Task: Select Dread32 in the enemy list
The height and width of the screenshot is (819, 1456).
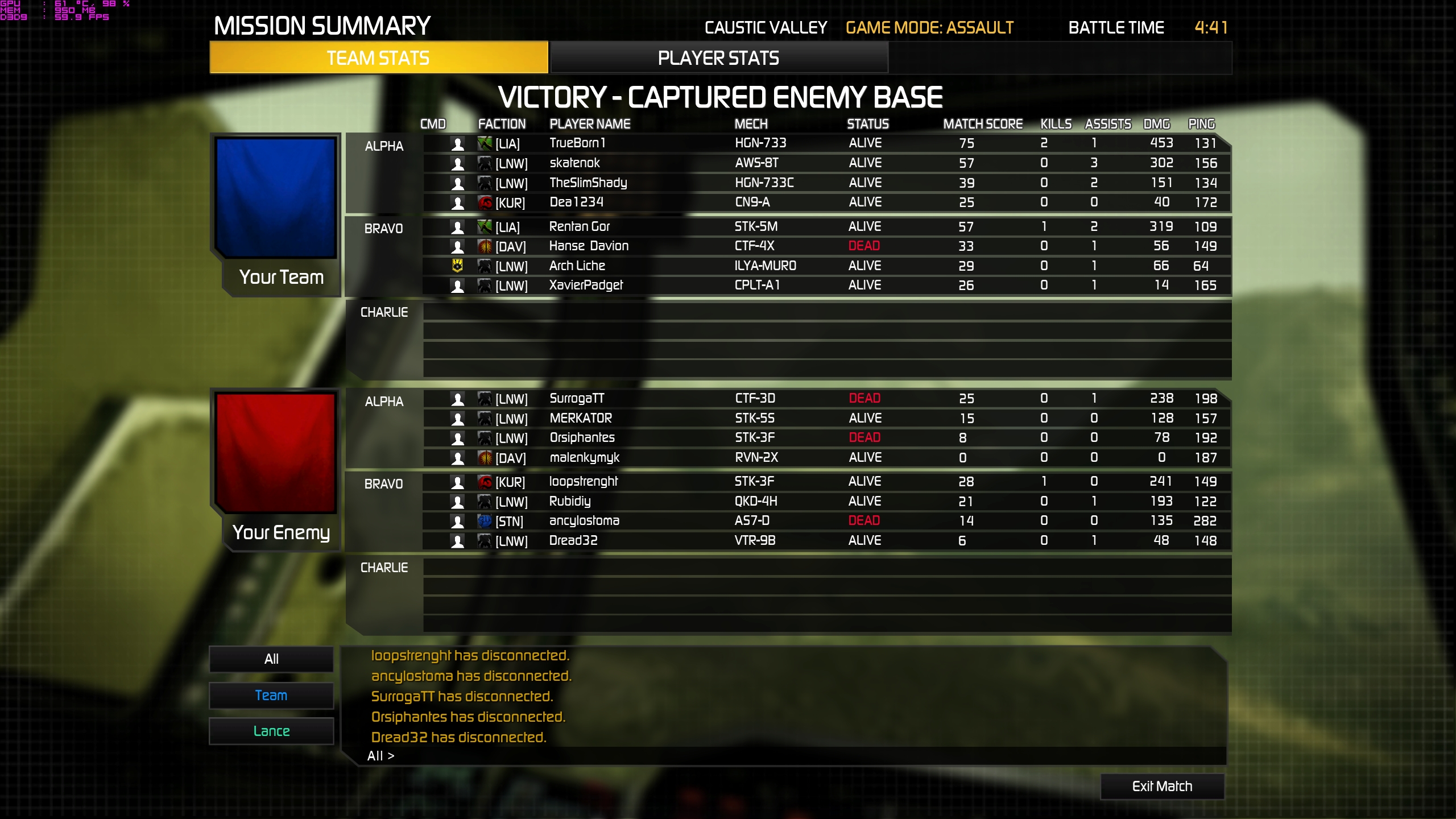Action: pos(573,541)
